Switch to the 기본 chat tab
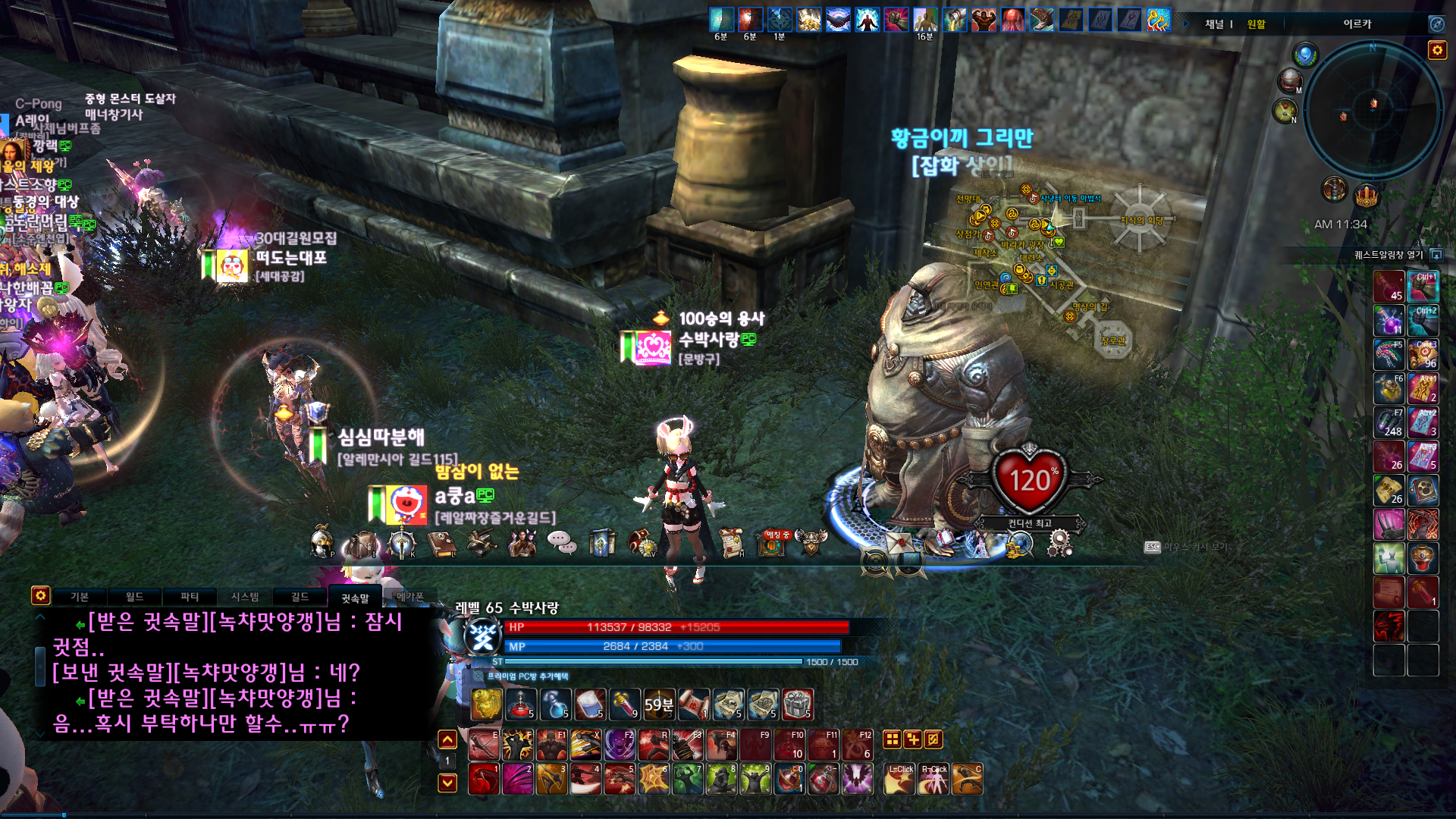Screen dimensions: 1456x819 (80, 597)
